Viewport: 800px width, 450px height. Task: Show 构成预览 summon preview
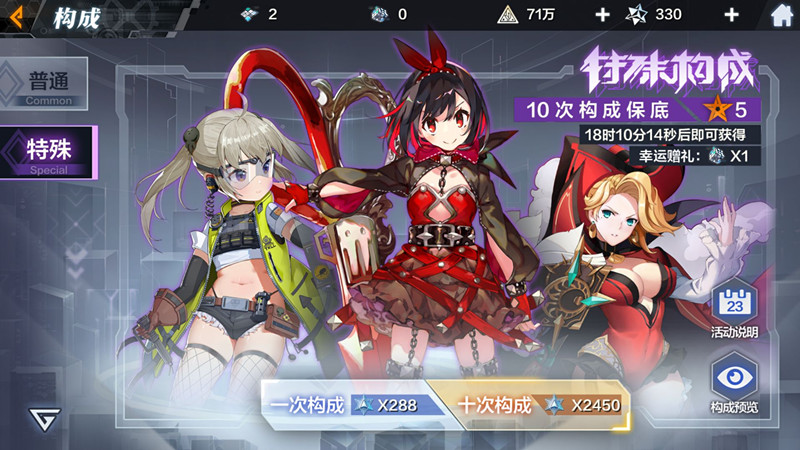(x=735, y=387)
